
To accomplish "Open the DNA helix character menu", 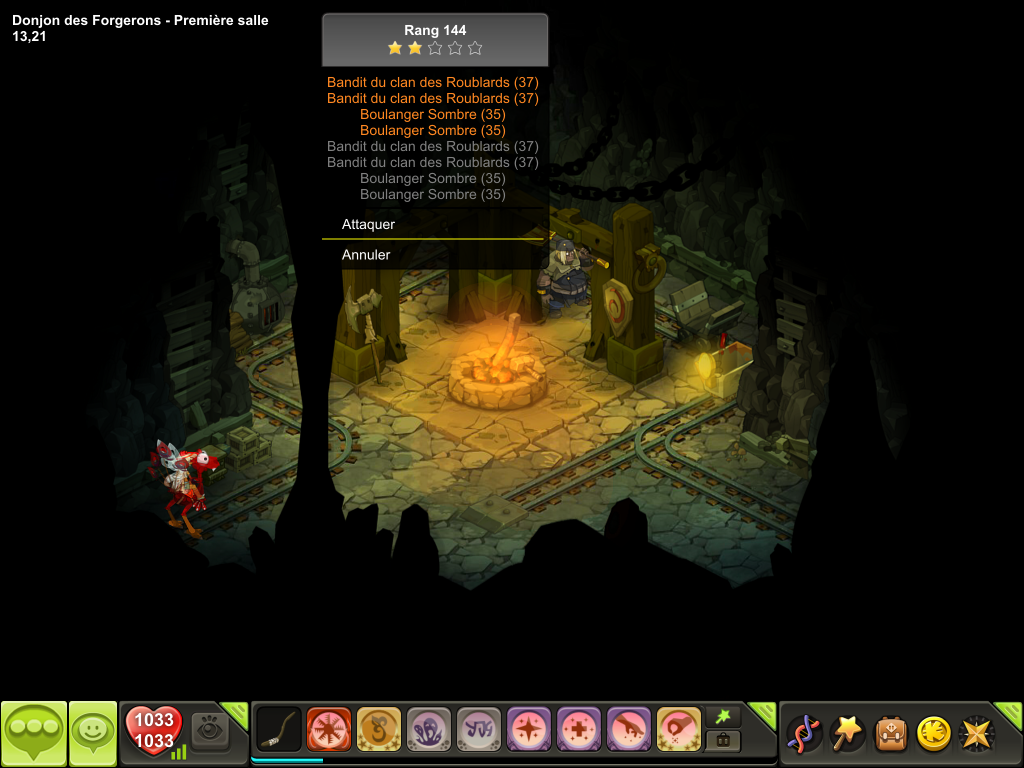I will coord(806,733).
